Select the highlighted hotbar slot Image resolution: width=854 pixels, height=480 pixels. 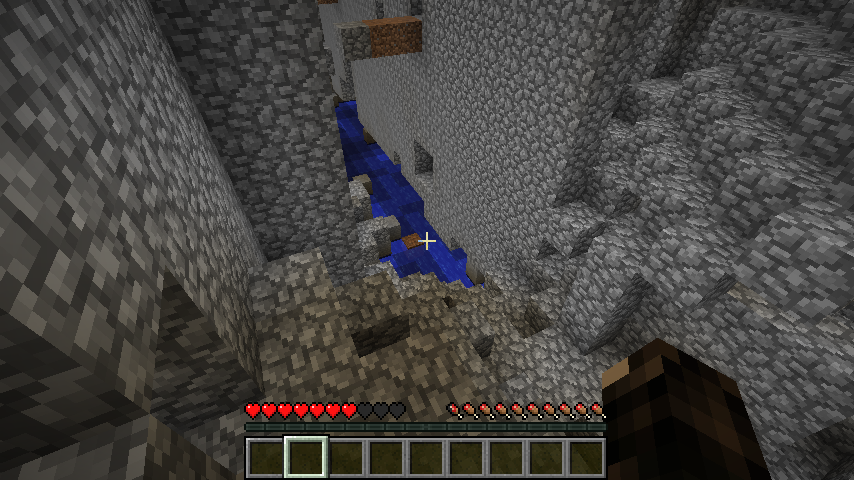[306, 458]
